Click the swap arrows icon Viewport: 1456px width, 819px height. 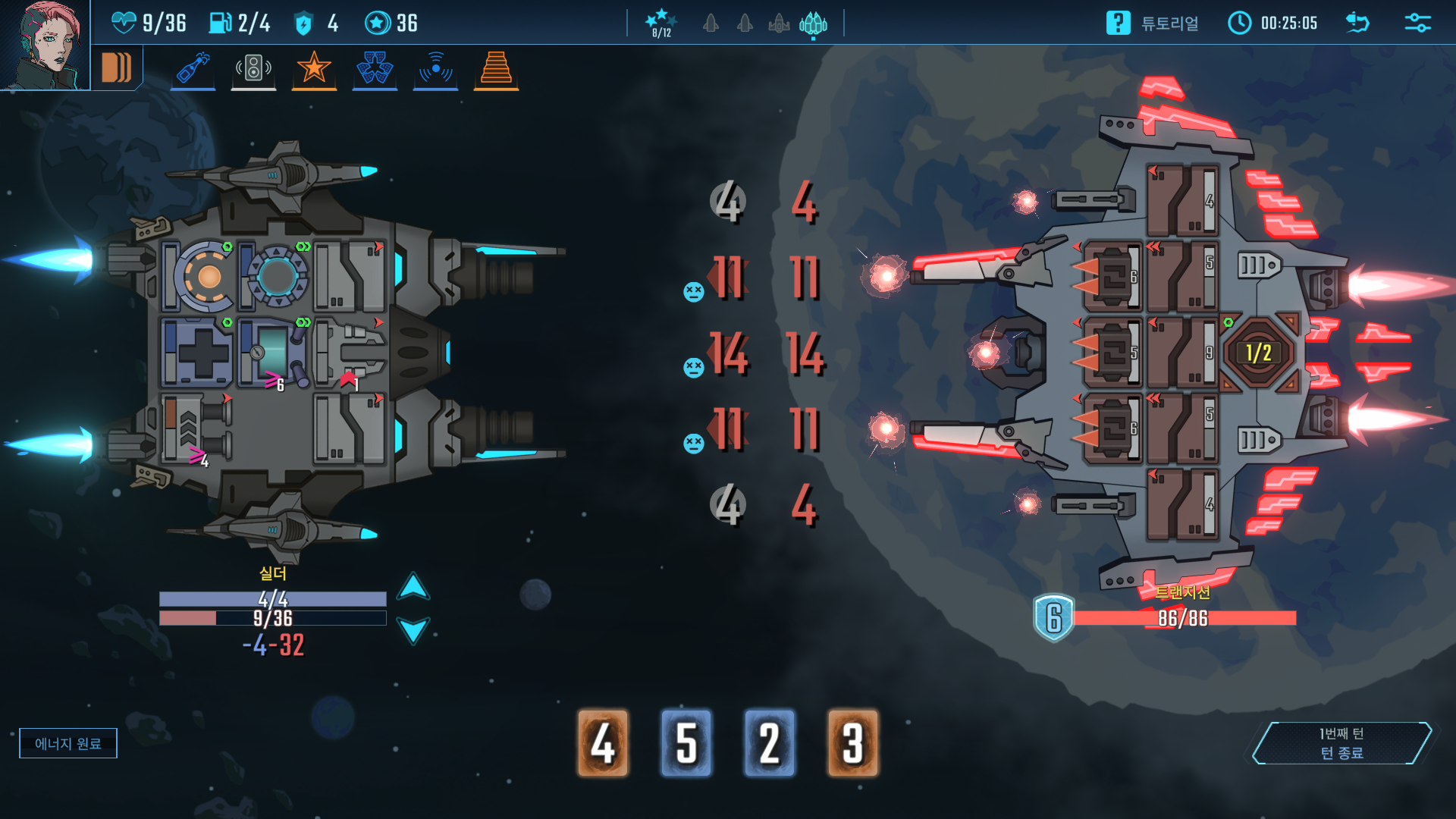click(1357, 23)
